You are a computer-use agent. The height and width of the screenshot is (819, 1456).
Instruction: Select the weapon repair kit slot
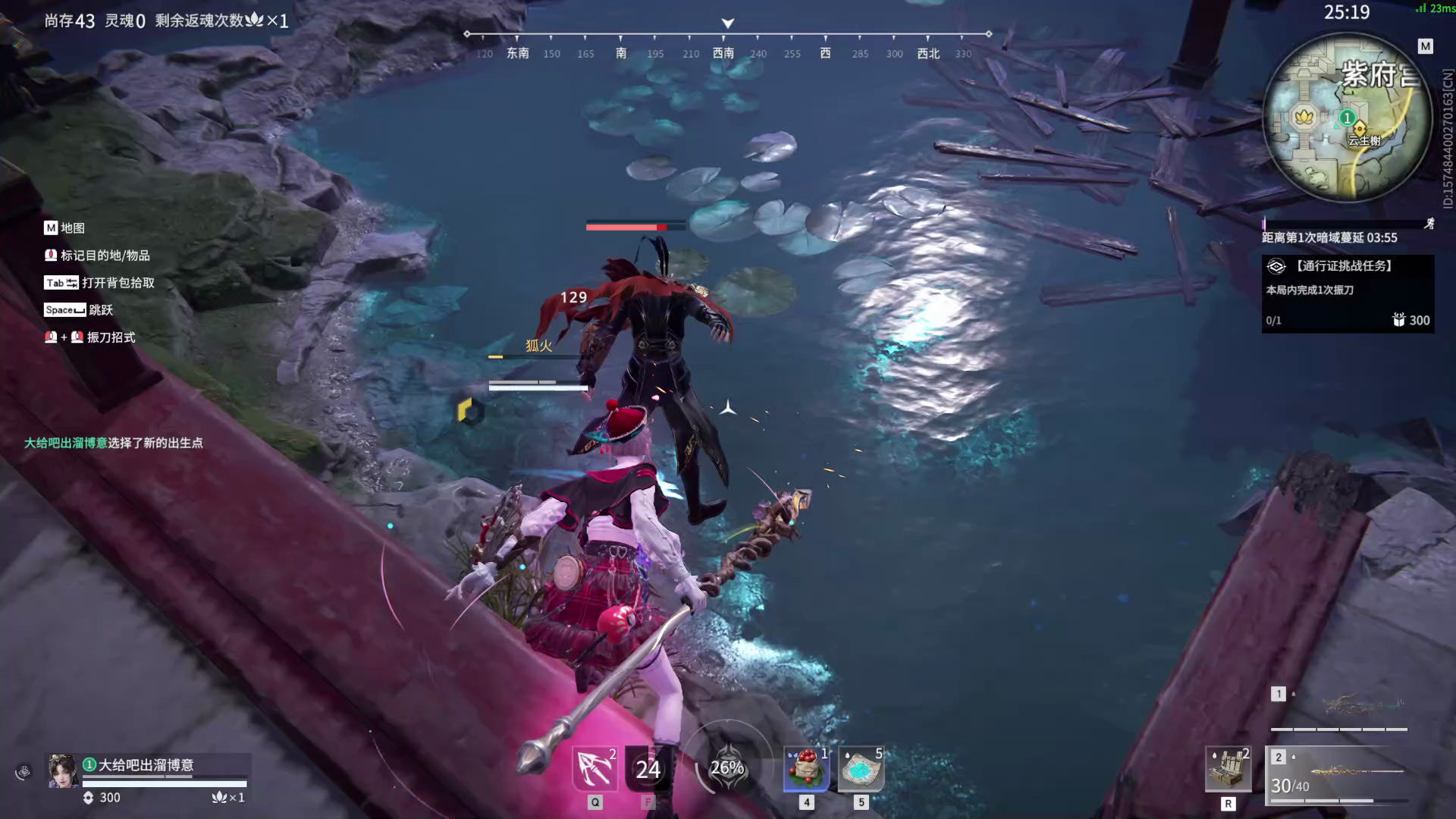coord(1228,769)
